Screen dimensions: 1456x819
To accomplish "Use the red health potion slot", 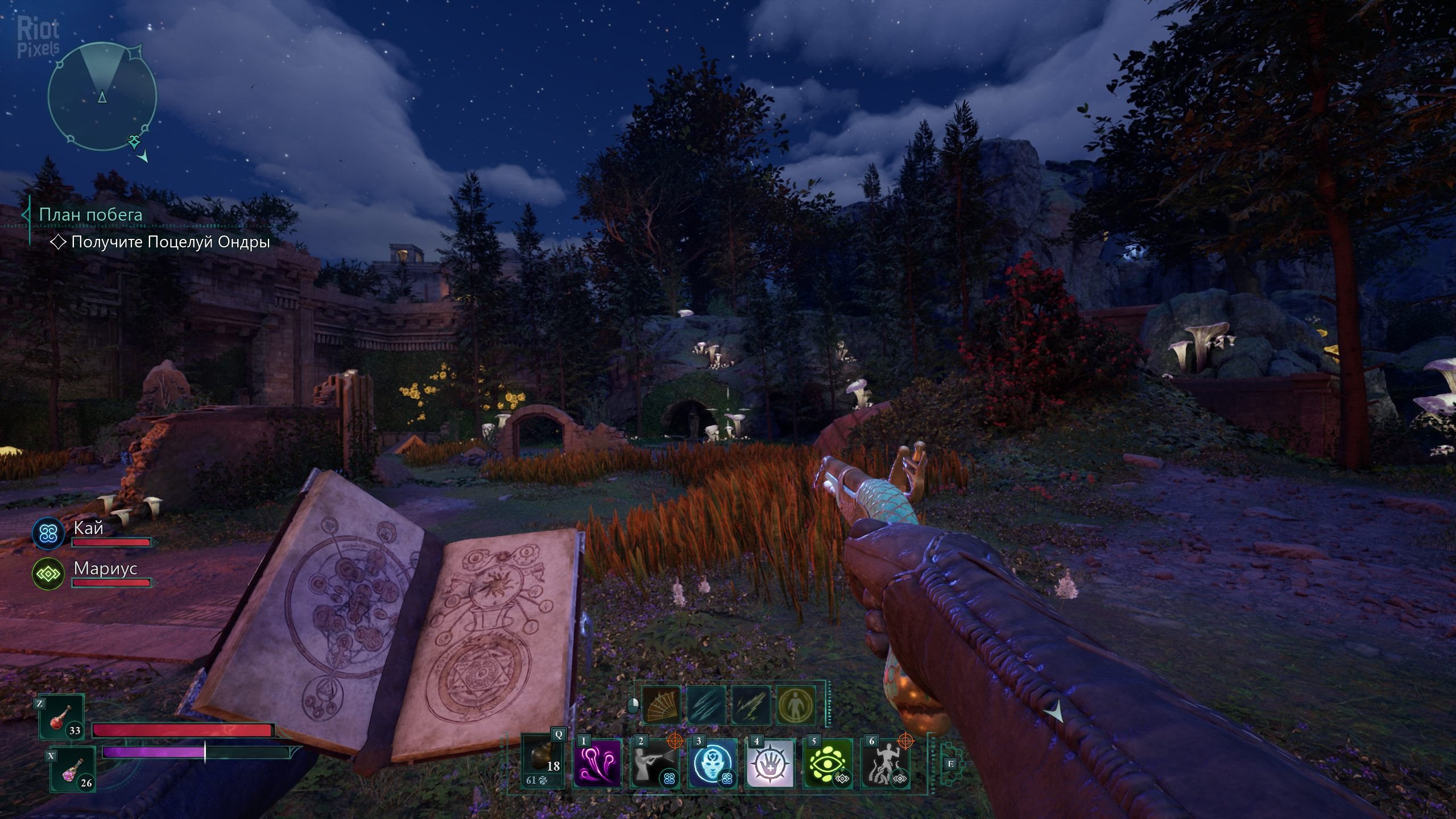I will click(61, 719).
